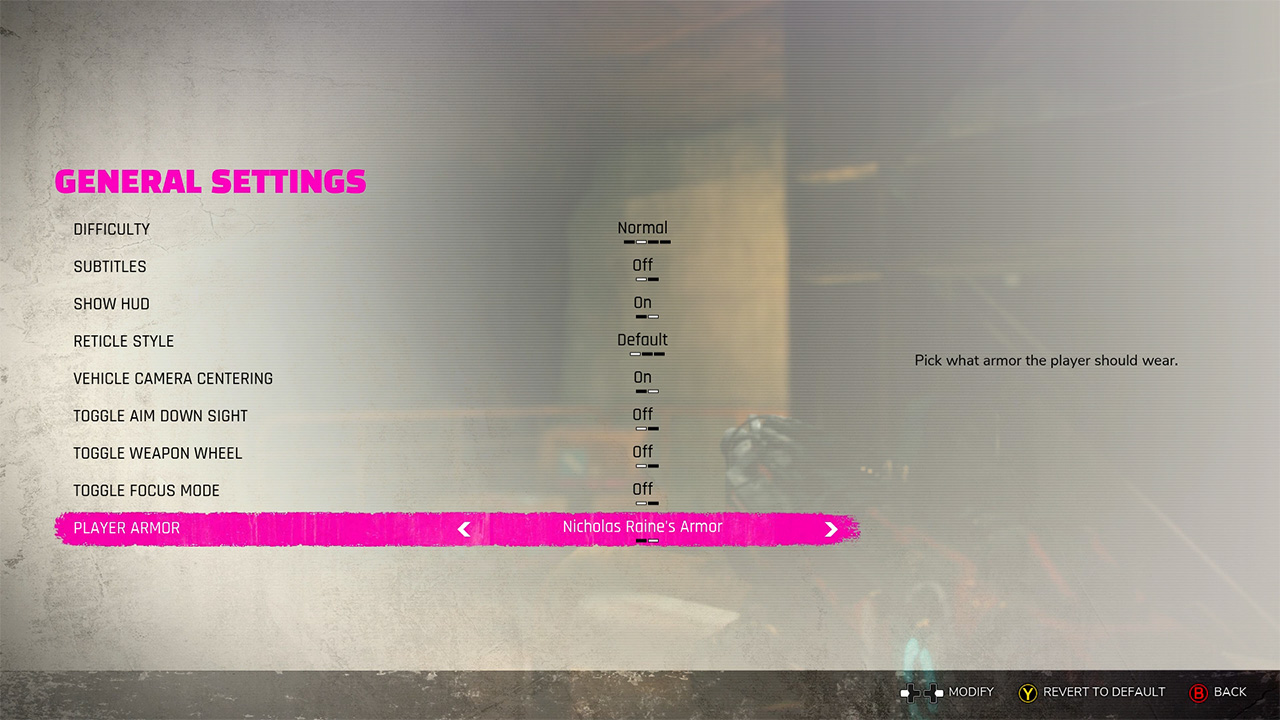The height and width of the screenshot is (720, 1280).
Task: Click Revert to Default
Action: pos(1104,692)
